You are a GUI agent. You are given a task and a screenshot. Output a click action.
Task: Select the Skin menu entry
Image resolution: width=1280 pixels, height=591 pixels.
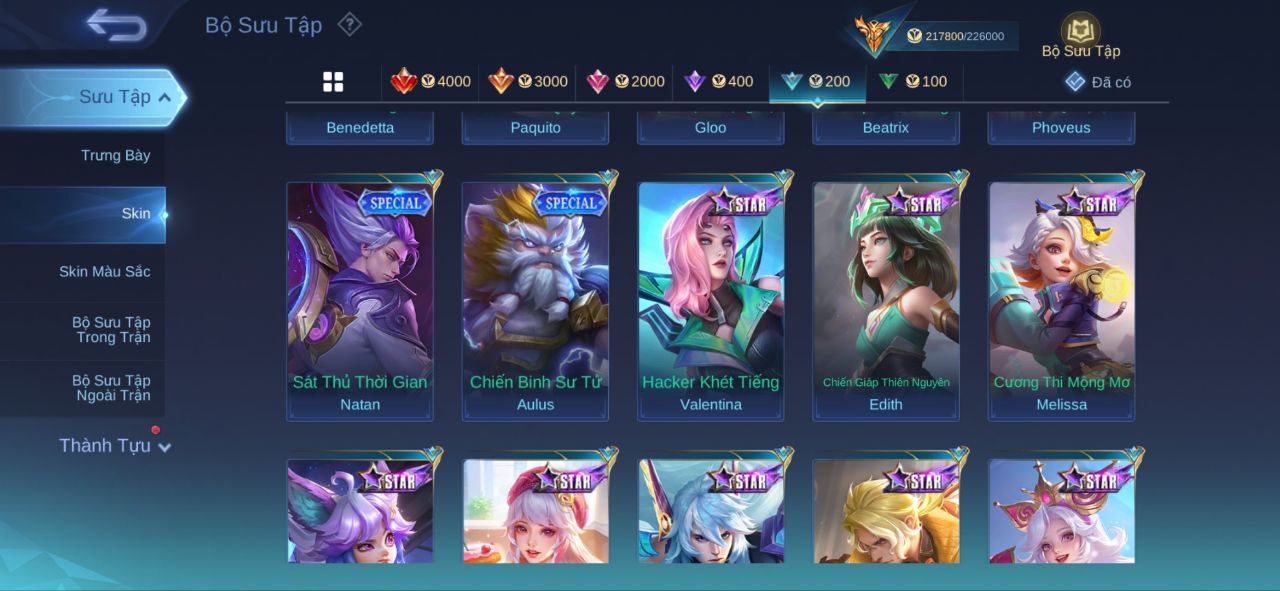click(x=136, y=213)
